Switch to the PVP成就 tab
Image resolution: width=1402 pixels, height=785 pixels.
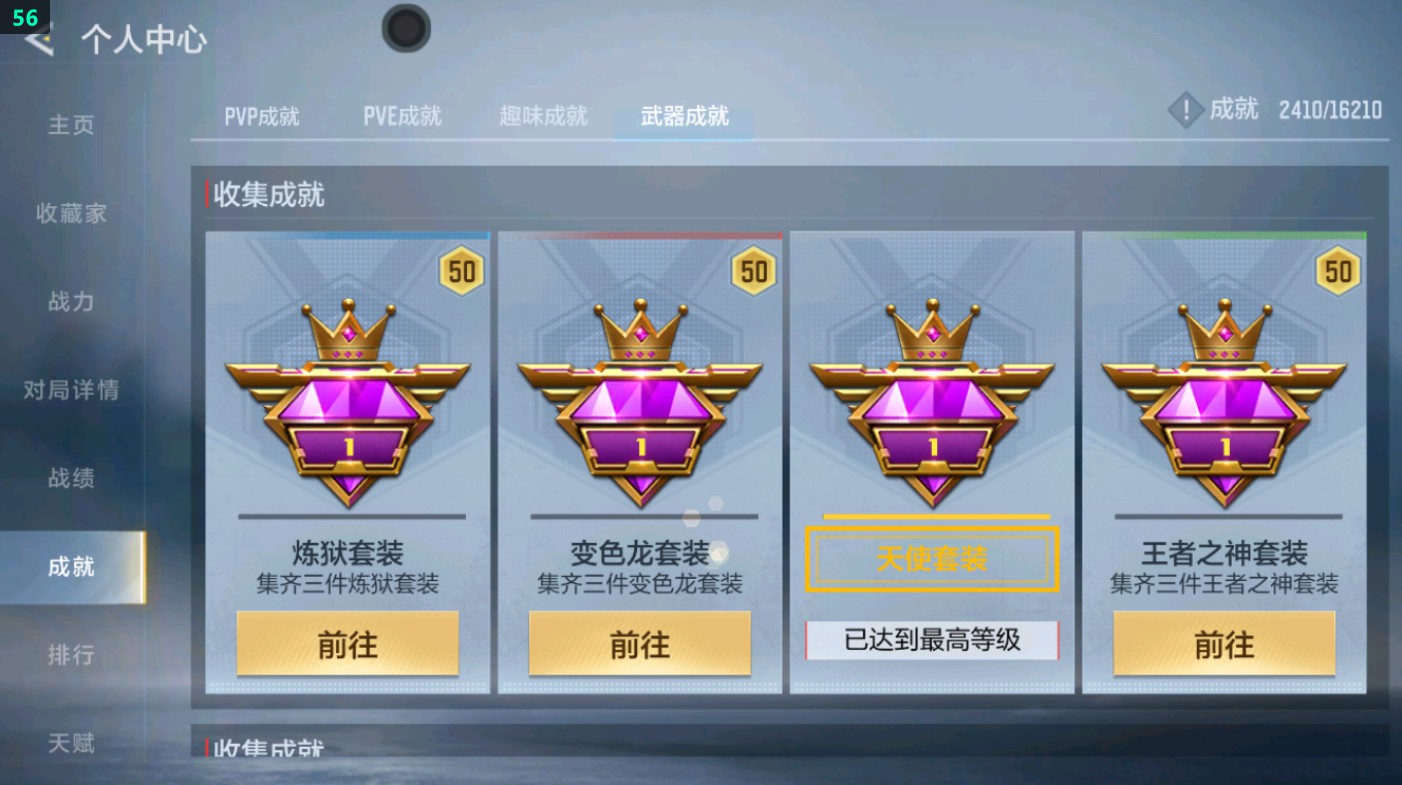click(260, 116)
